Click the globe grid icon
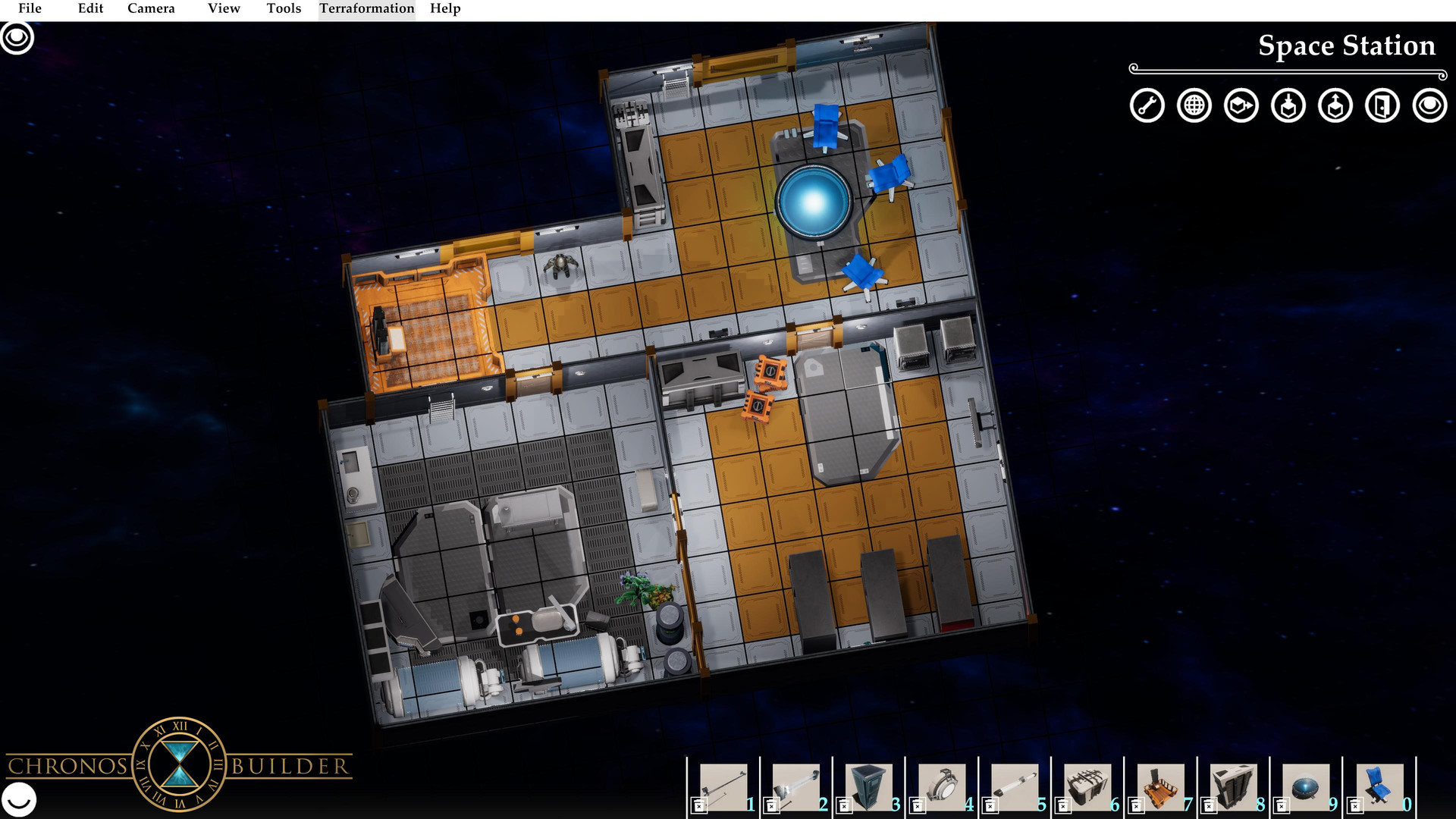The height and width of the screenshot is (819, 1456). 1194,105
